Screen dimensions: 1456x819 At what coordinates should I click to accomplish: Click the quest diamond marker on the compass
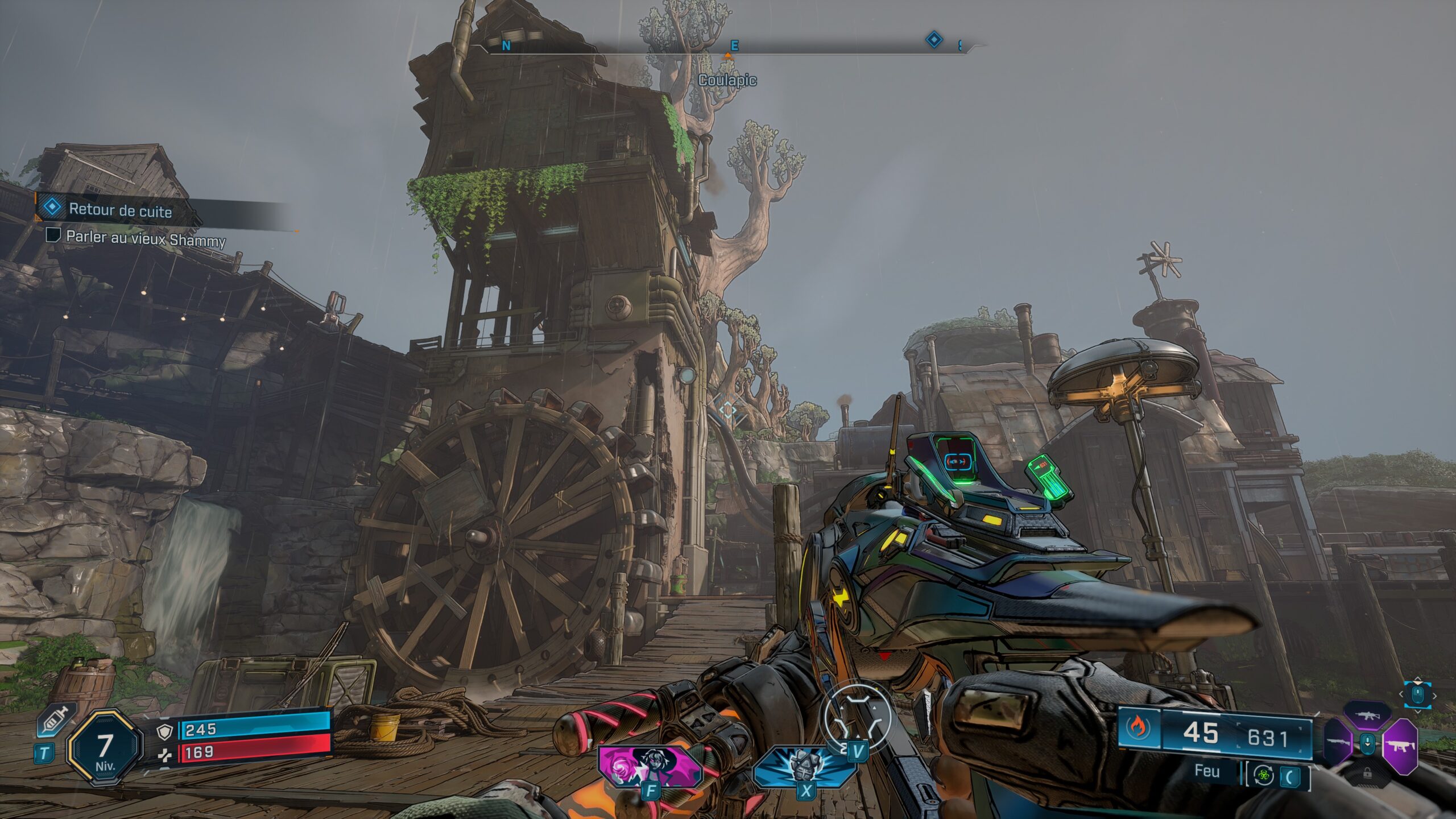tap(934, 40)
